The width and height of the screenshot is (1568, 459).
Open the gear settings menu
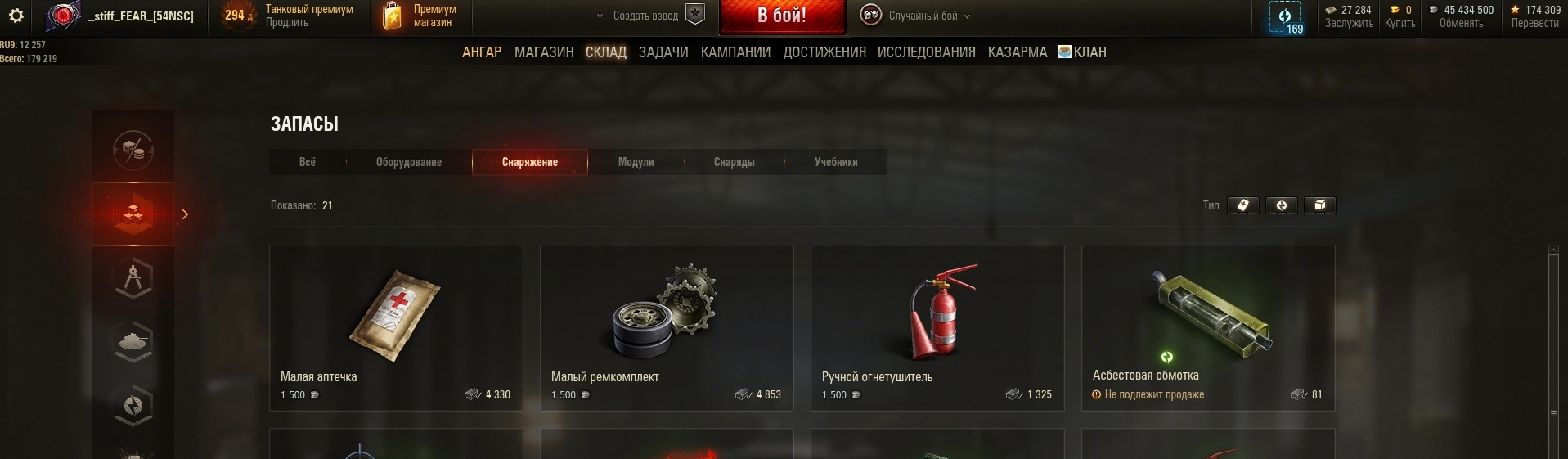click(16, 16)
